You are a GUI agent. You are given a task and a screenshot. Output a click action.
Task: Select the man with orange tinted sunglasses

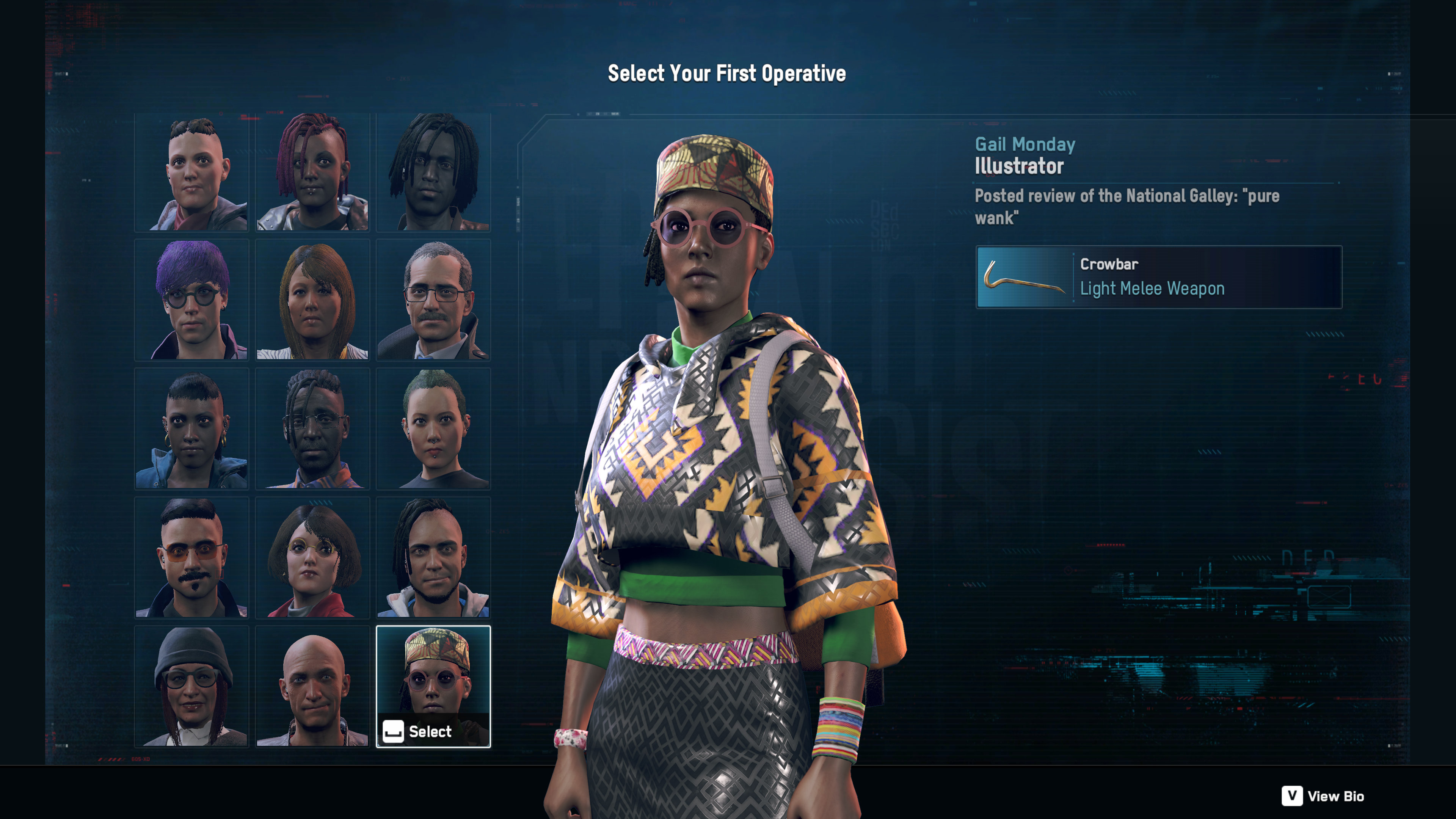(x=191, y=558)
